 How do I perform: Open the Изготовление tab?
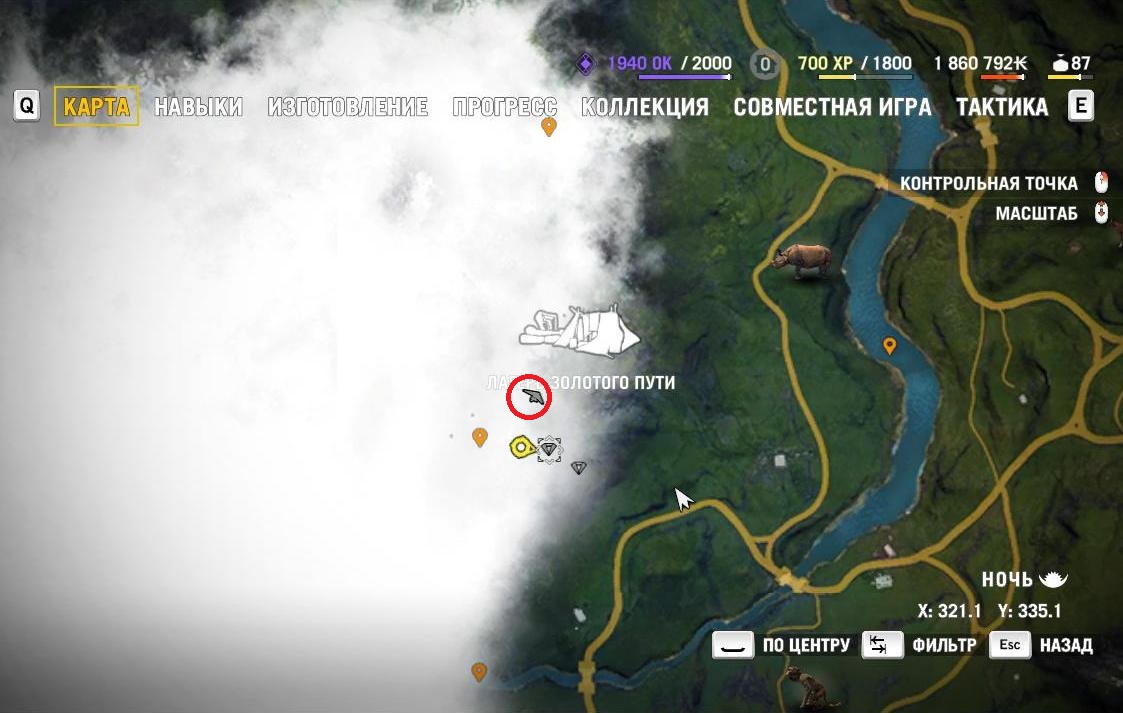click(348, 107)
